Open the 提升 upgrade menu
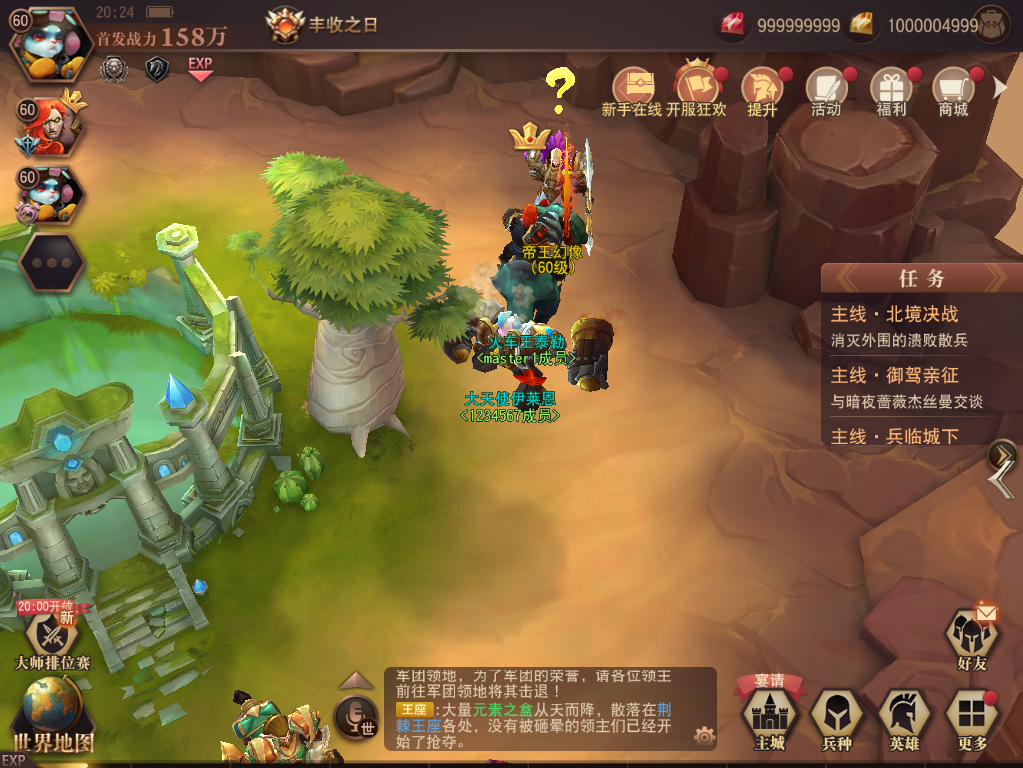 tap(762, 92)
